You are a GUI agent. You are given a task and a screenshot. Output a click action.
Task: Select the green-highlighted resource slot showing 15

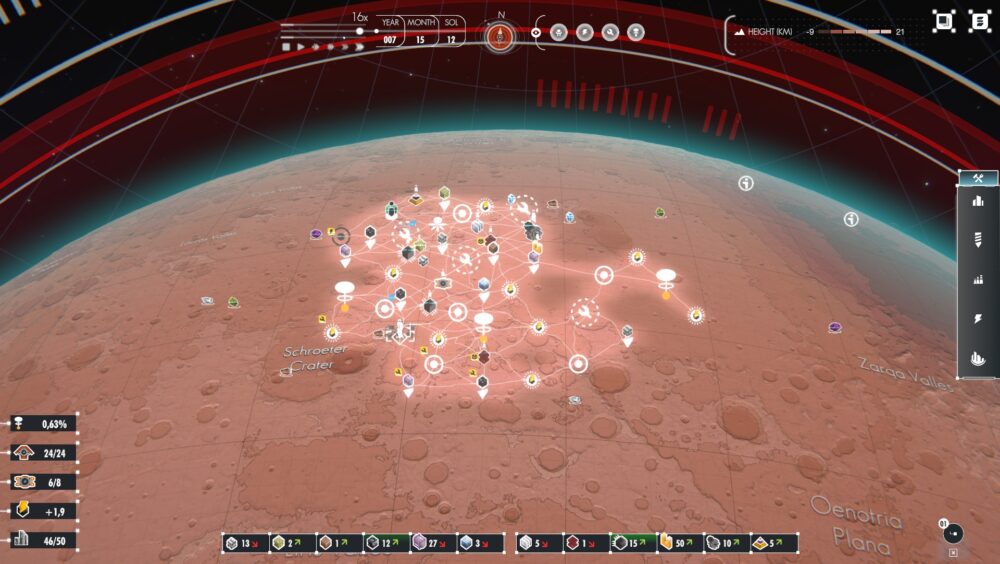(x=632, y=543)
